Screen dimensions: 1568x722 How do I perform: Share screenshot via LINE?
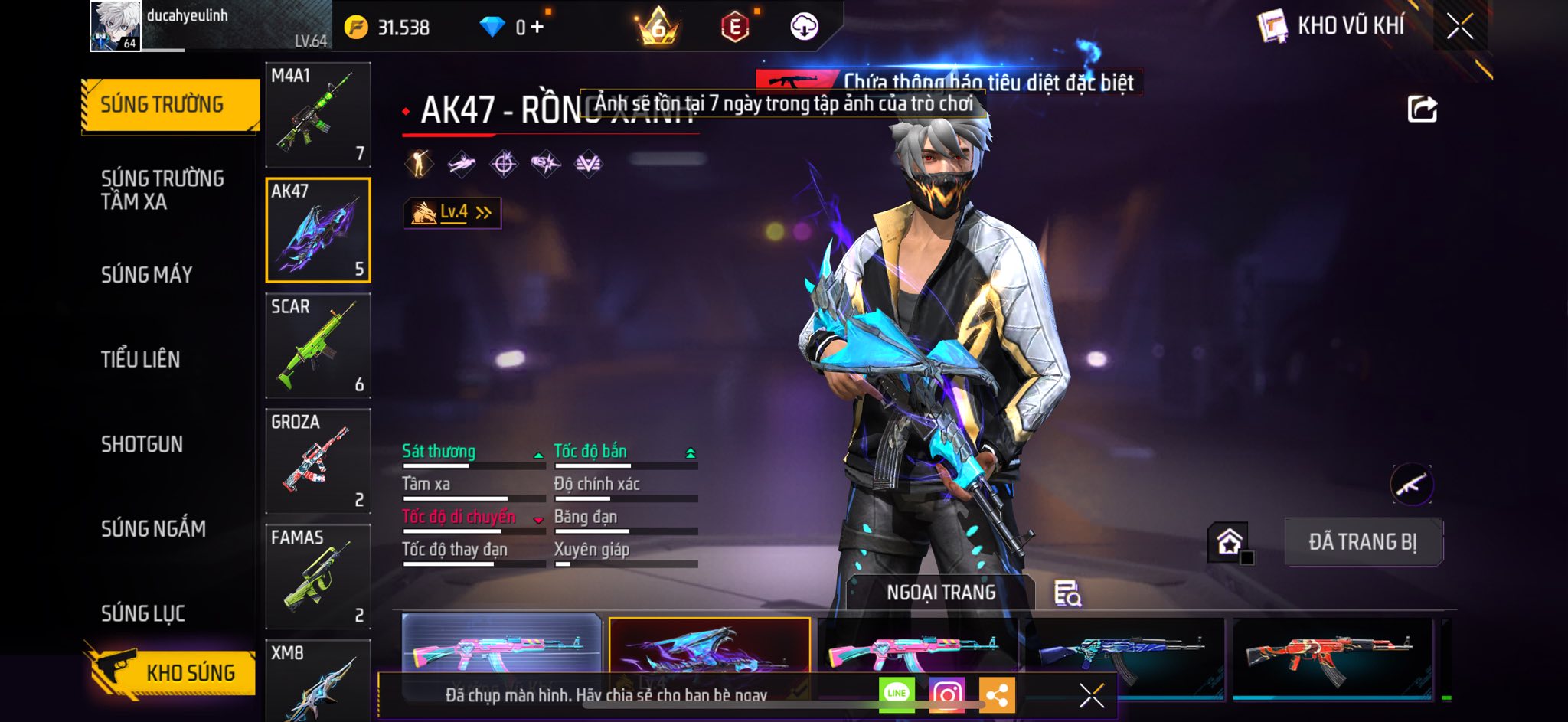(897, 694)
